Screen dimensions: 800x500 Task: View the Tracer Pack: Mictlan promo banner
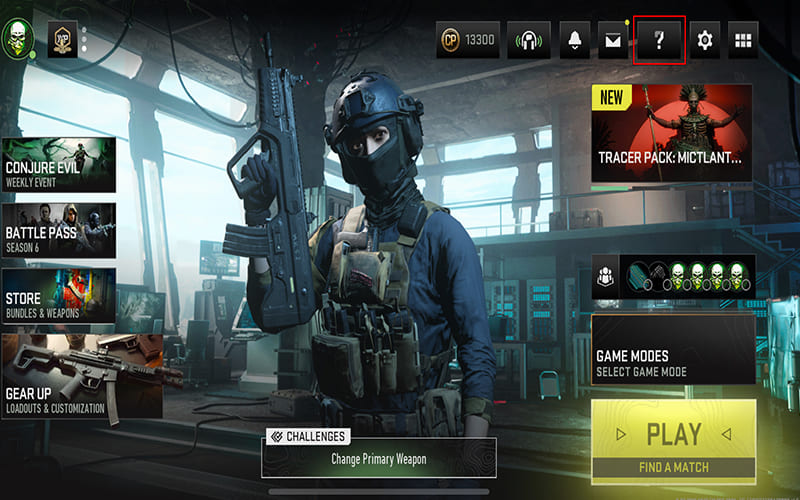pyautogui.click(x=671, y=133)
